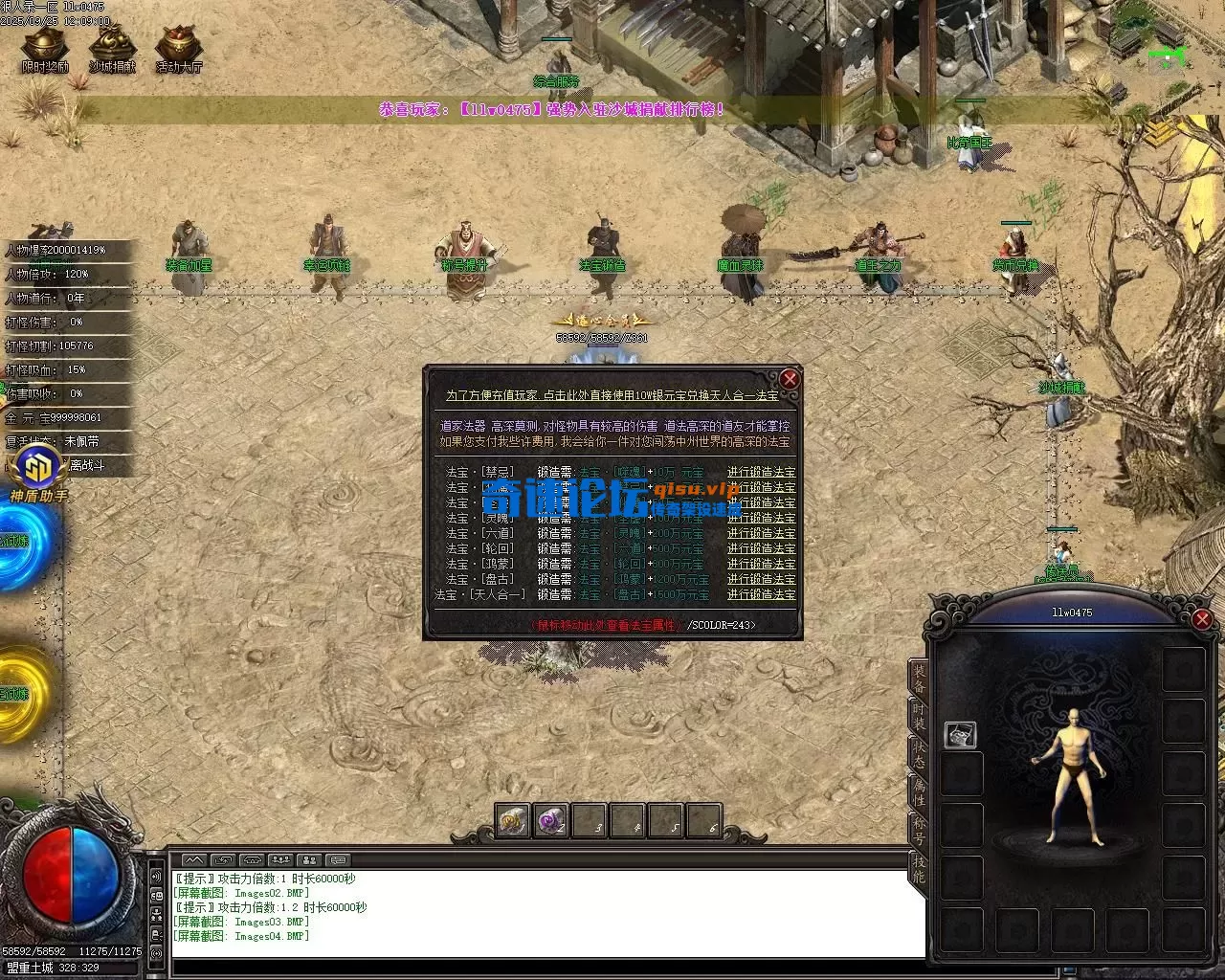Click the 10W银元宝 exchange link for 天人合一
Screen dimensions: 1225x980
[612, 395]
